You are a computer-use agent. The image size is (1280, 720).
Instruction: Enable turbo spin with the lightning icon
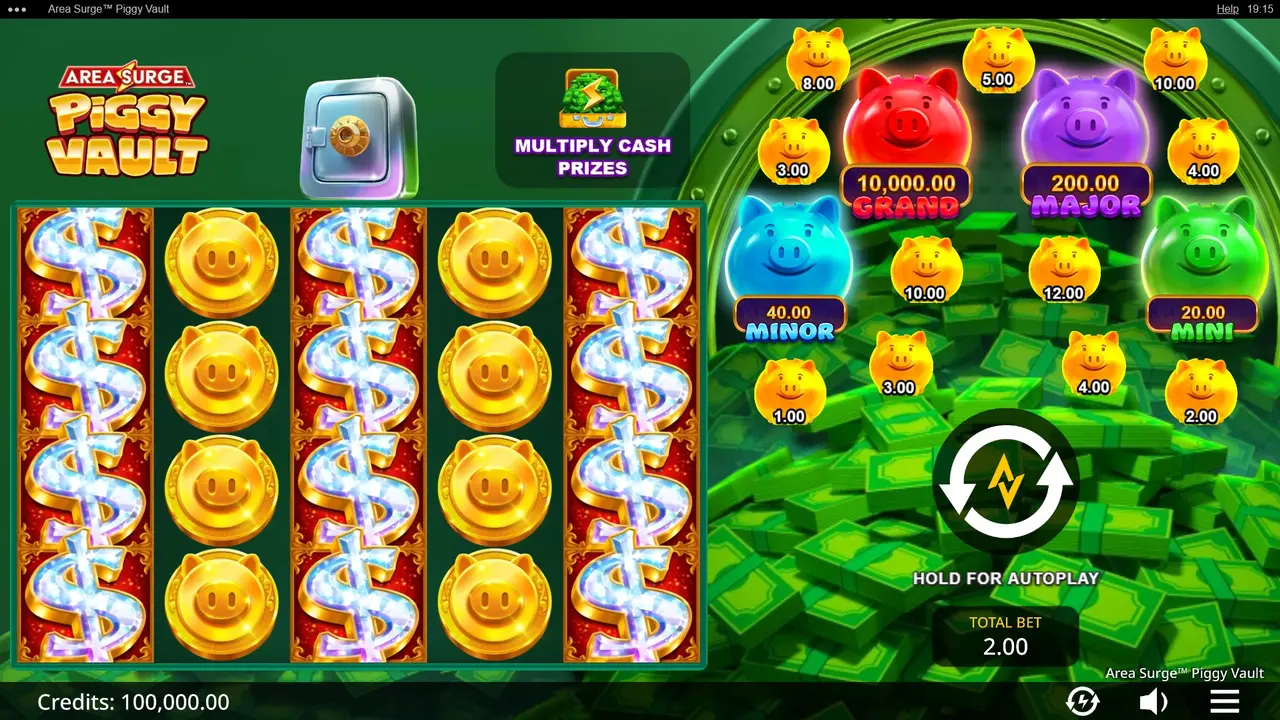click(x=1082, y=700)
